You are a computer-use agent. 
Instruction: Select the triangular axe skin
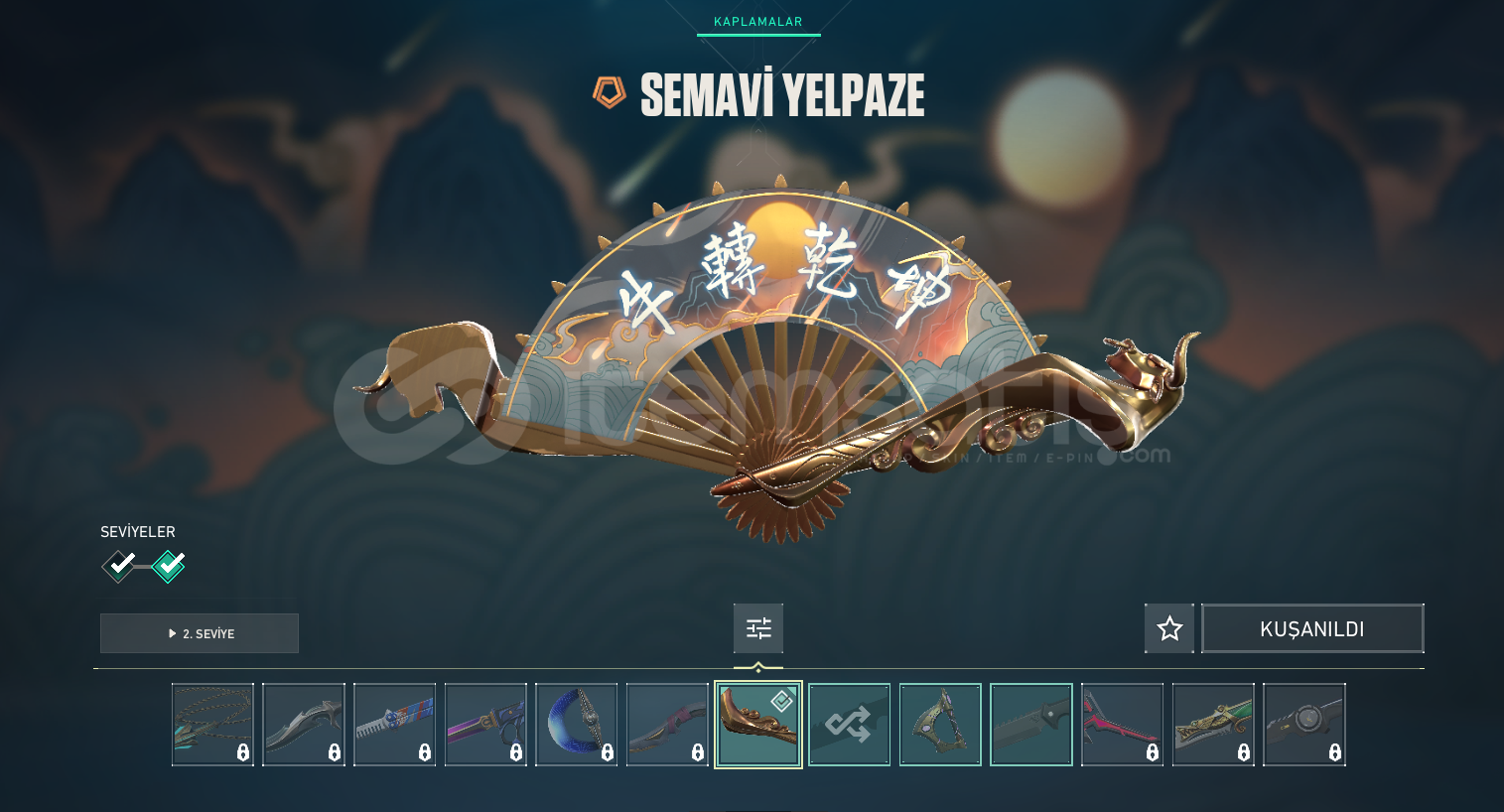(940, 725)
